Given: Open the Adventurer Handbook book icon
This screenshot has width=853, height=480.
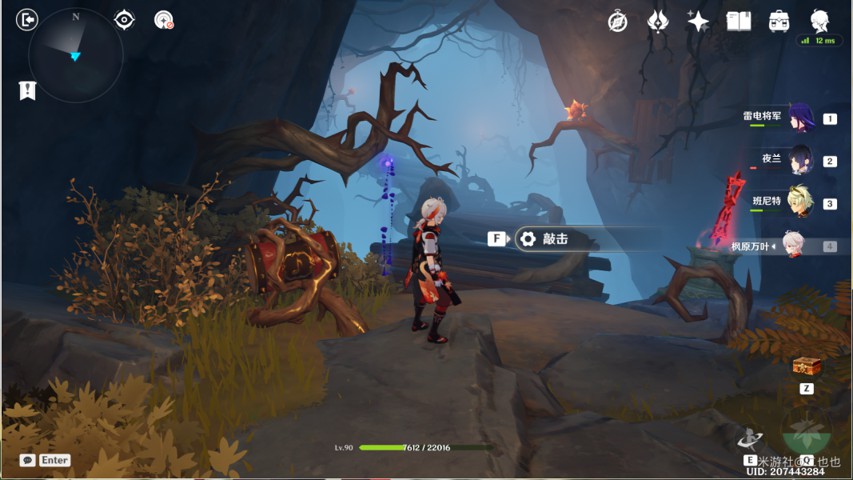Looking at the screenshot, I should coord(738,21).
